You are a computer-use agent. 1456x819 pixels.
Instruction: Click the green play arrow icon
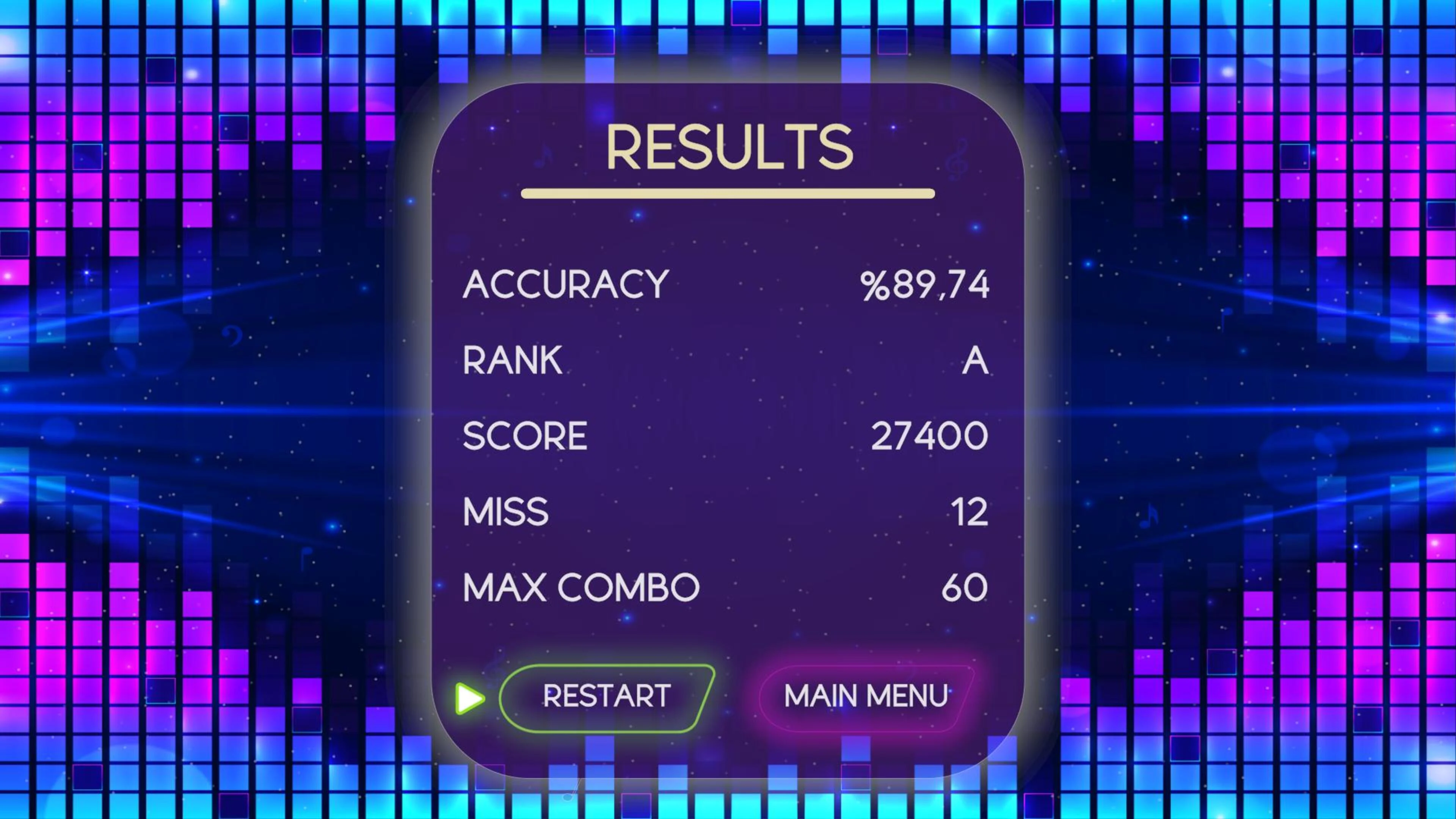coord(467,698)
